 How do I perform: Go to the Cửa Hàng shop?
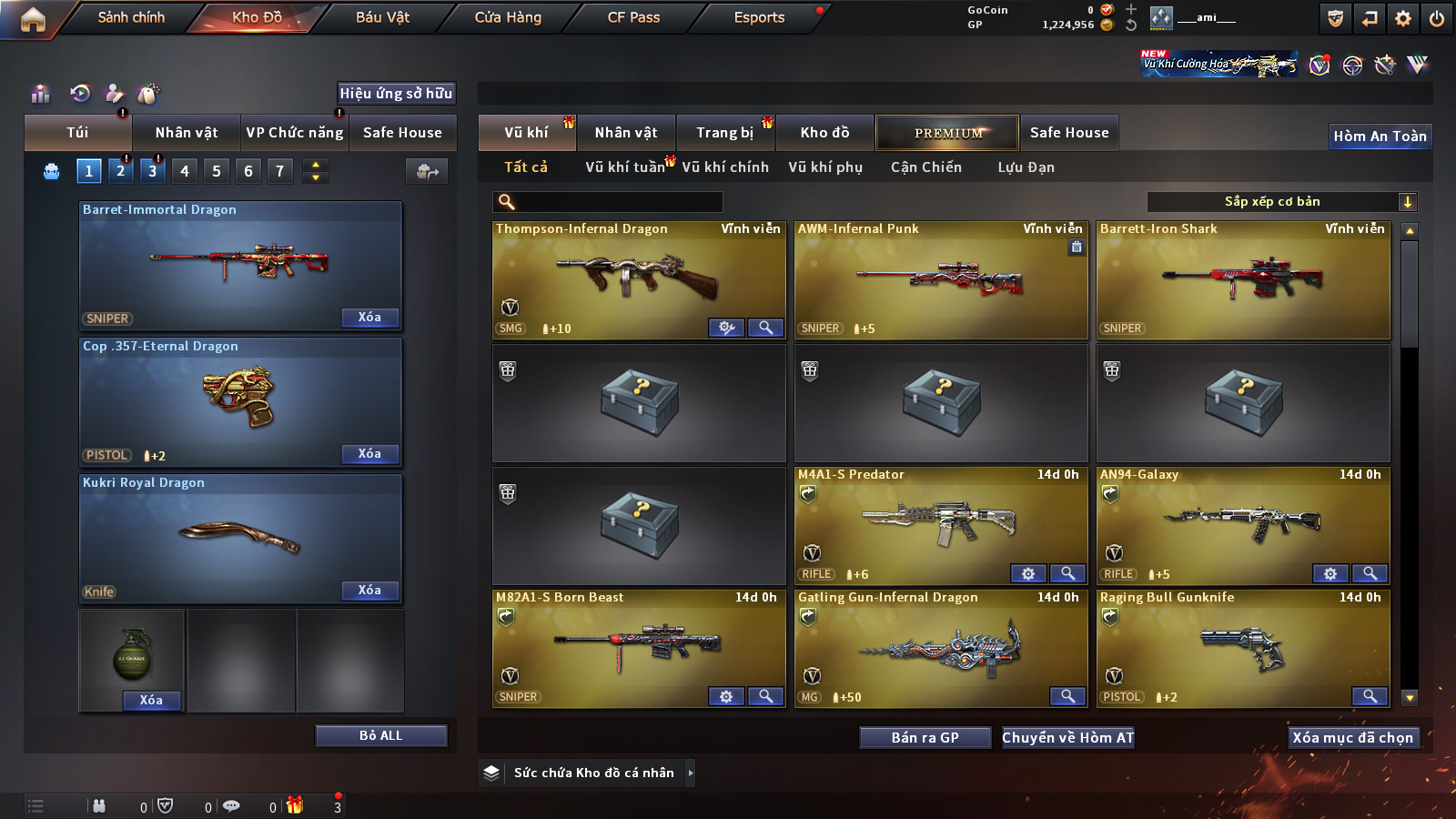click(x=508, y=17)
